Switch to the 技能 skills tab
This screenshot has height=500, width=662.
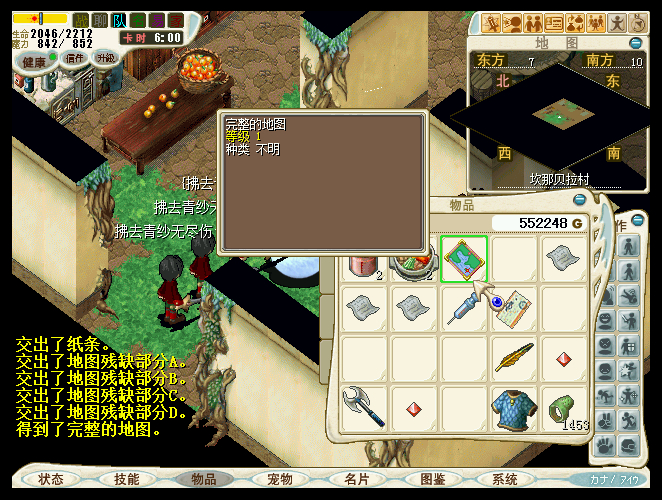point(127,479)
